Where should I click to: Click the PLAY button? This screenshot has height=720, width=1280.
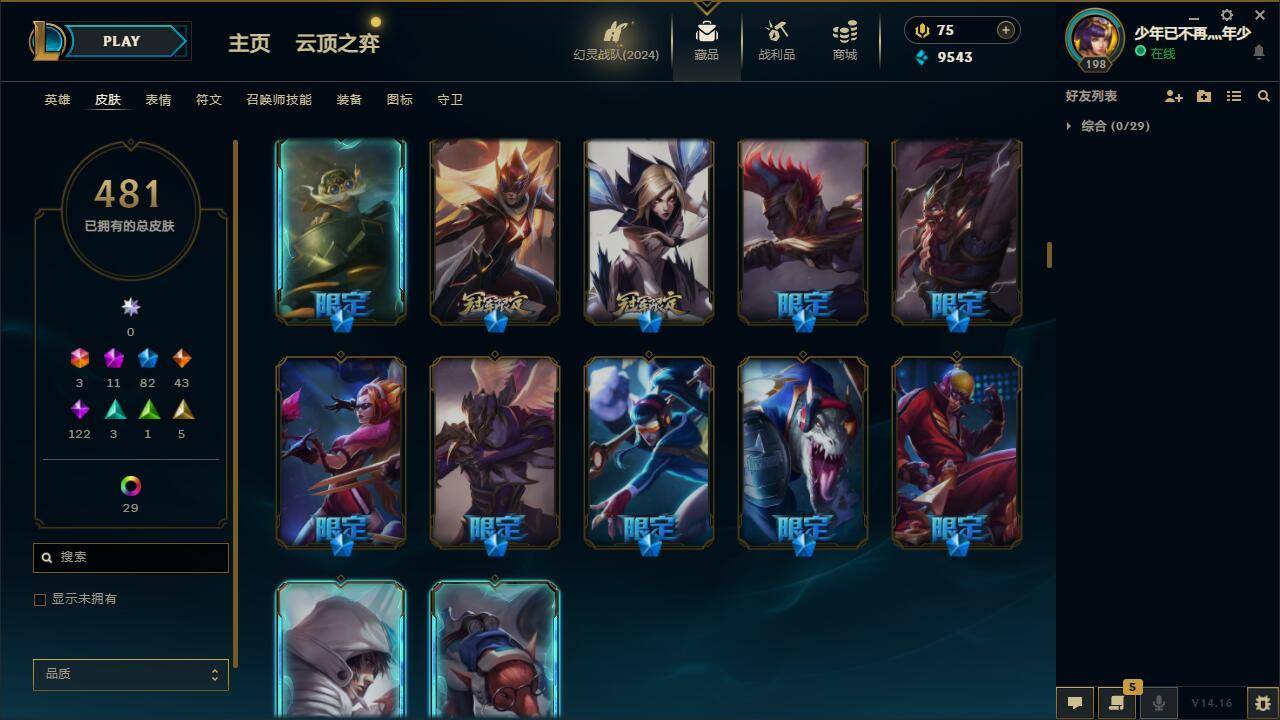click(x=121, y=41)
